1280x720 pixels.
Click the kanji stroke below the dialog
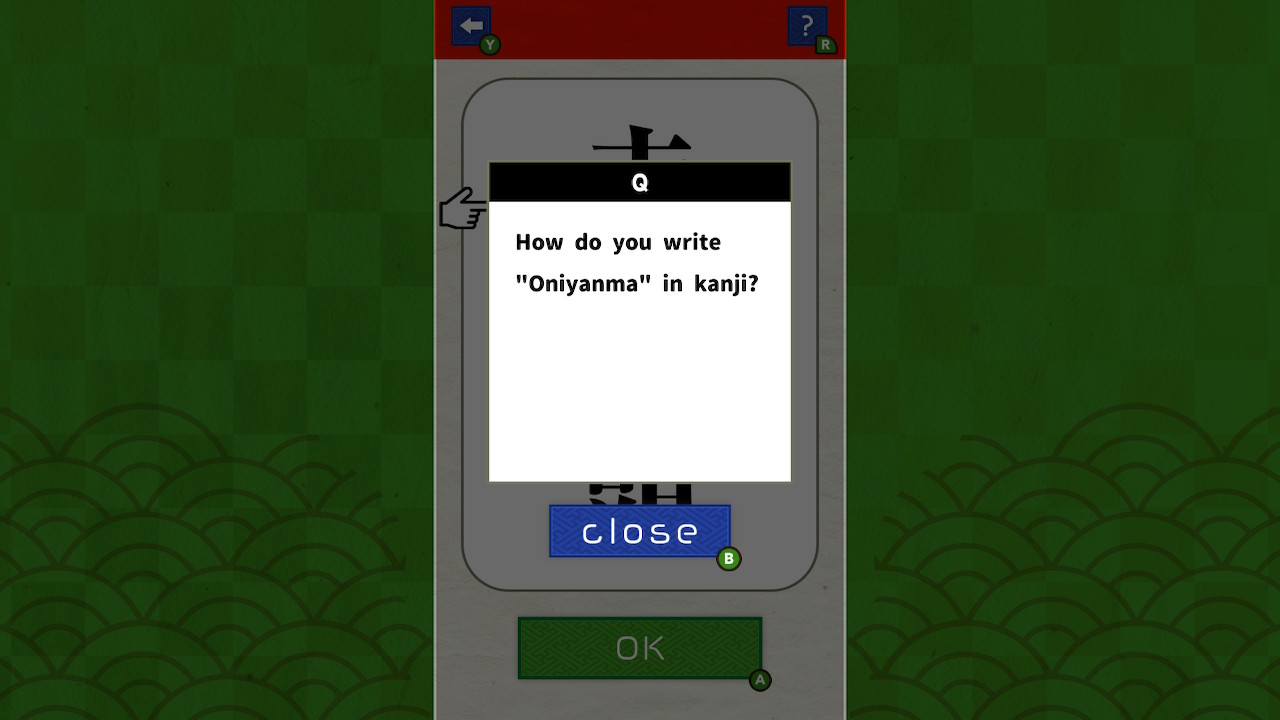pos(639,490)
